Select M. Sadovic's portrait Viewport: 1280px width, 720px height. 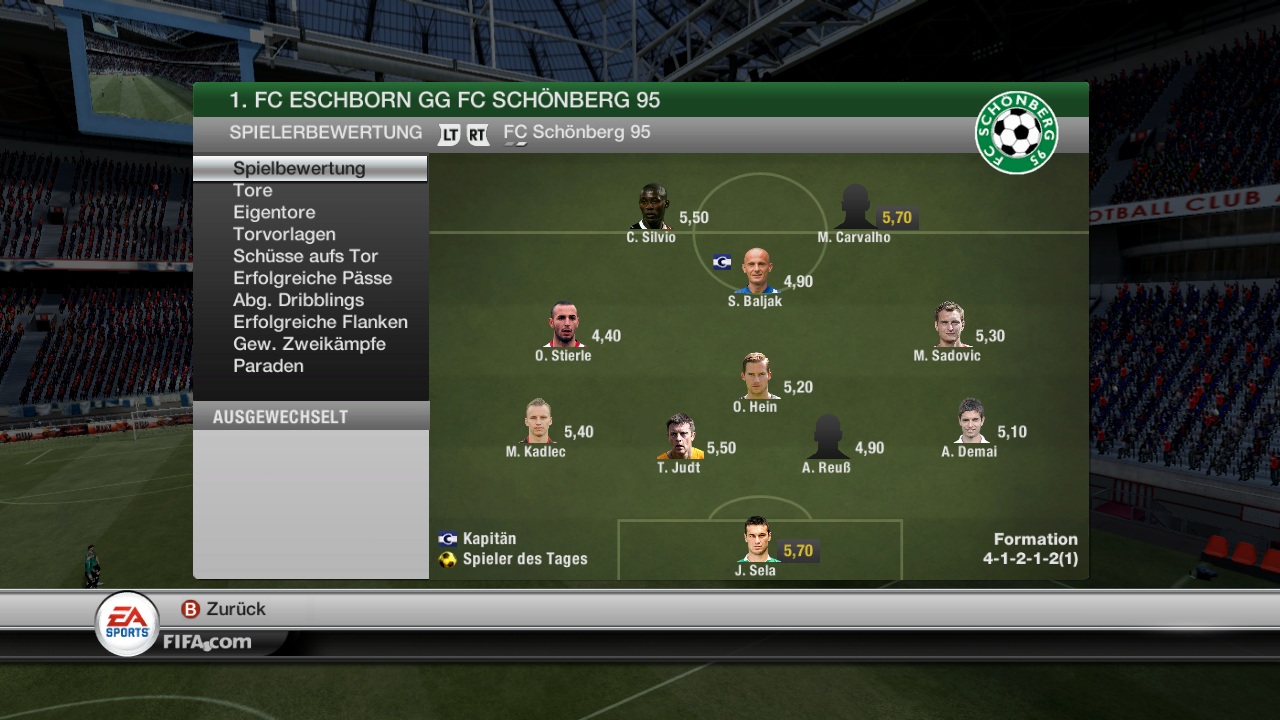point(948,326)
